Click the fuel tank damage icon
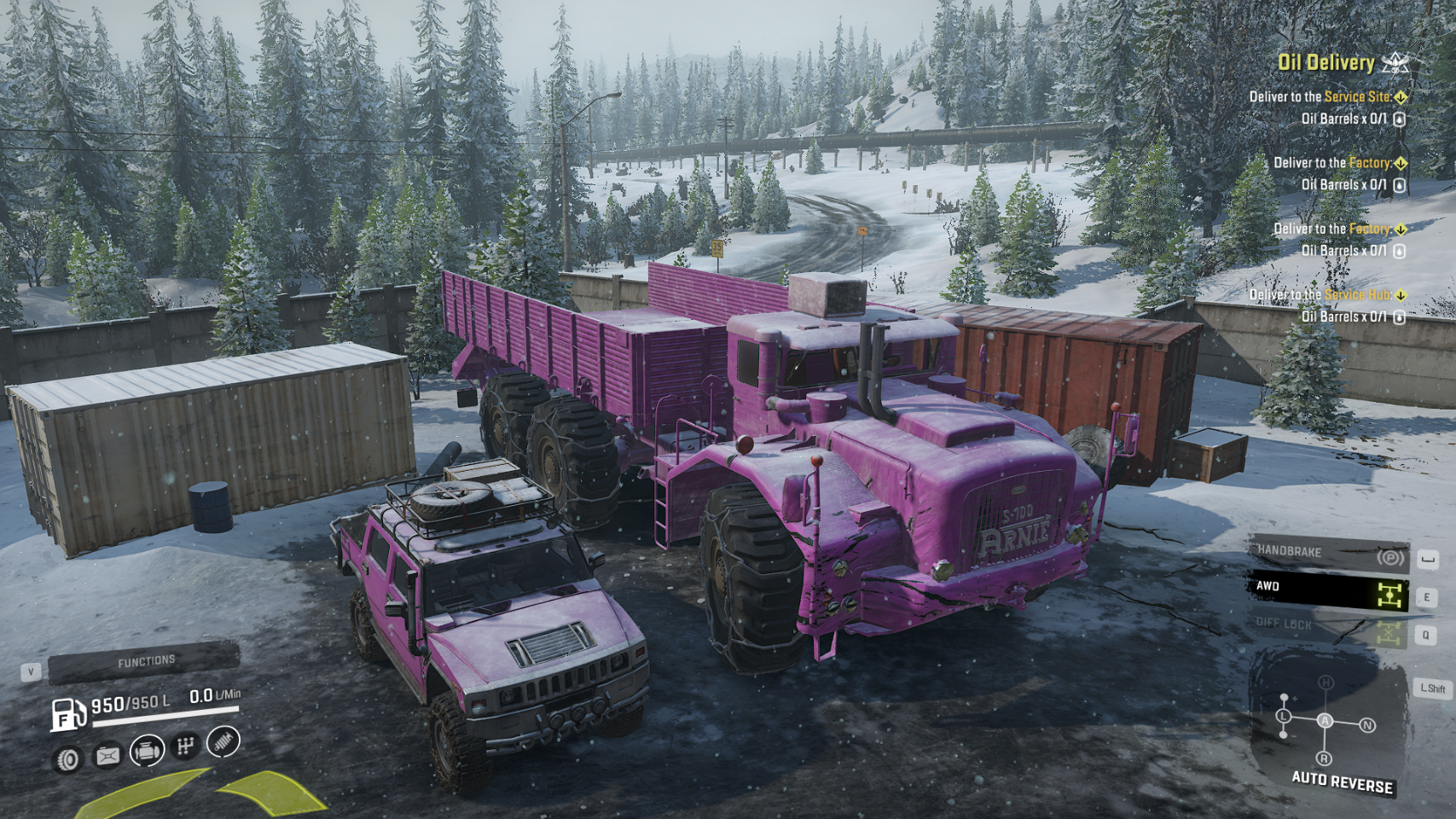 107,756
